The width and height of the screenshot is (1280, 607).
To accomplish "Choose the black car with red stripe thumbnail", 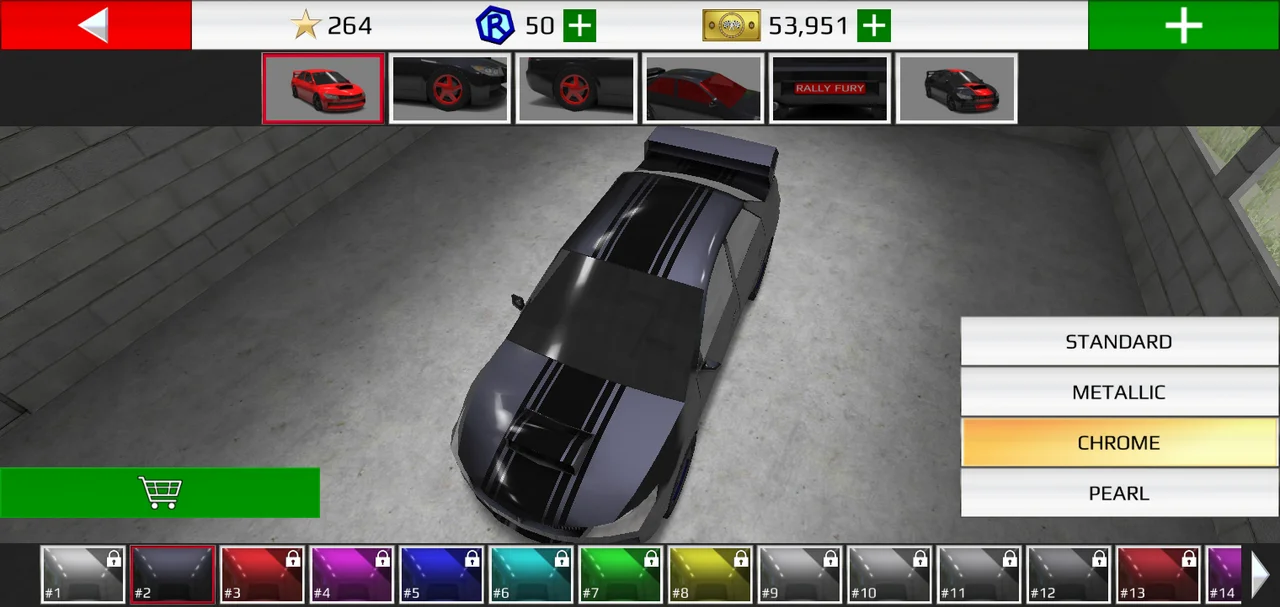I will pyautogui.click(x=957, y=89).
